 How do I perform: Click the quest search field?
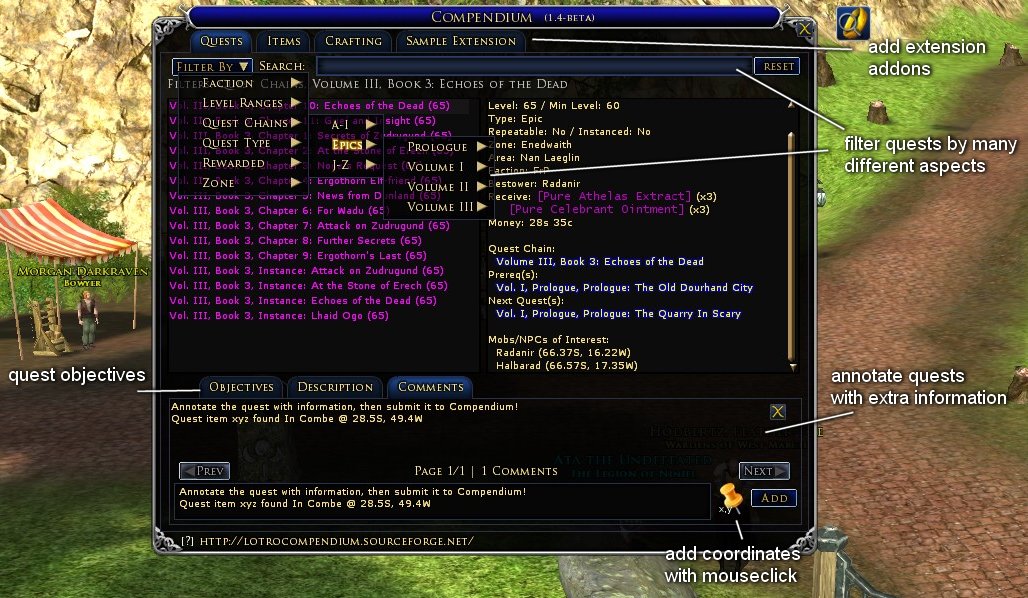pyautogui.click(x=532, y=66)
